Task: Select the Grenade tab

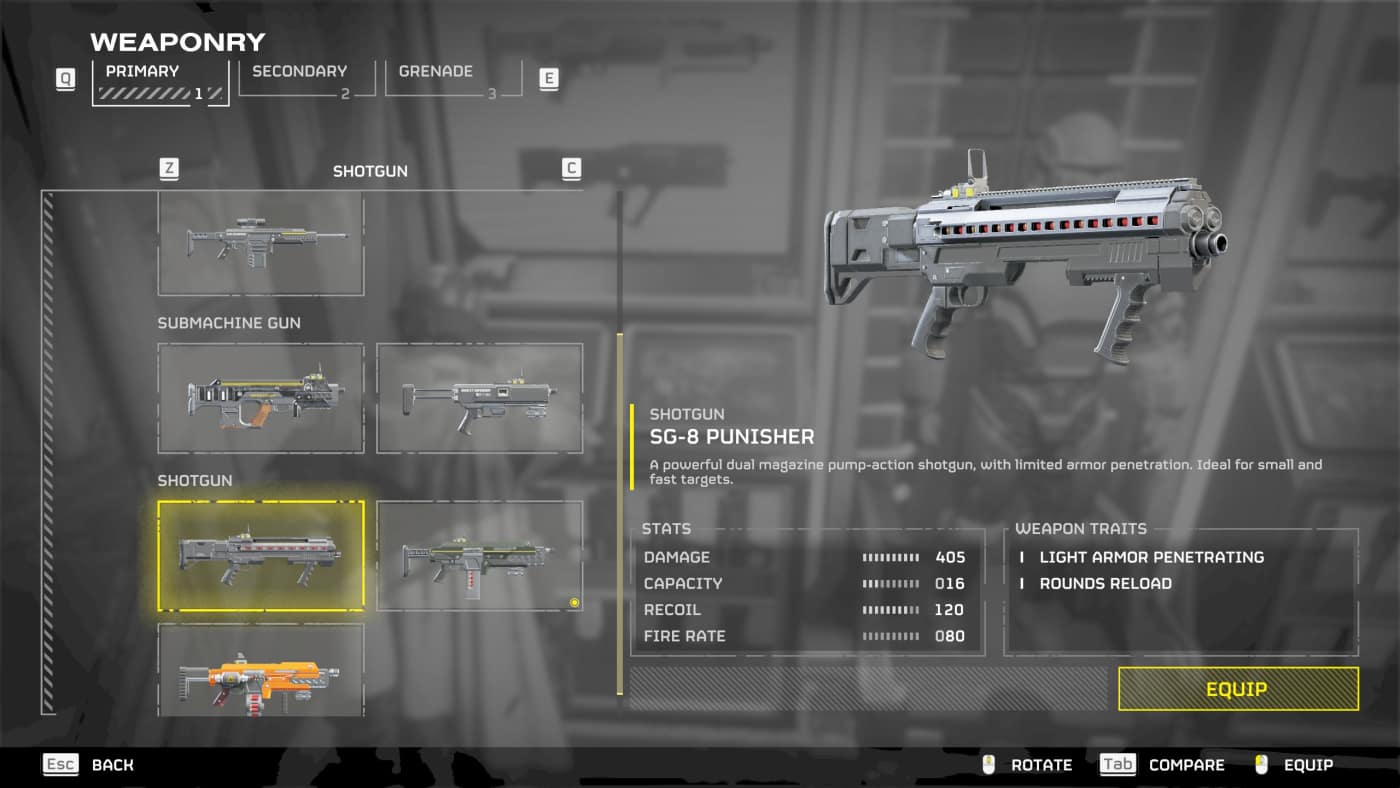Action: point(452,80)
